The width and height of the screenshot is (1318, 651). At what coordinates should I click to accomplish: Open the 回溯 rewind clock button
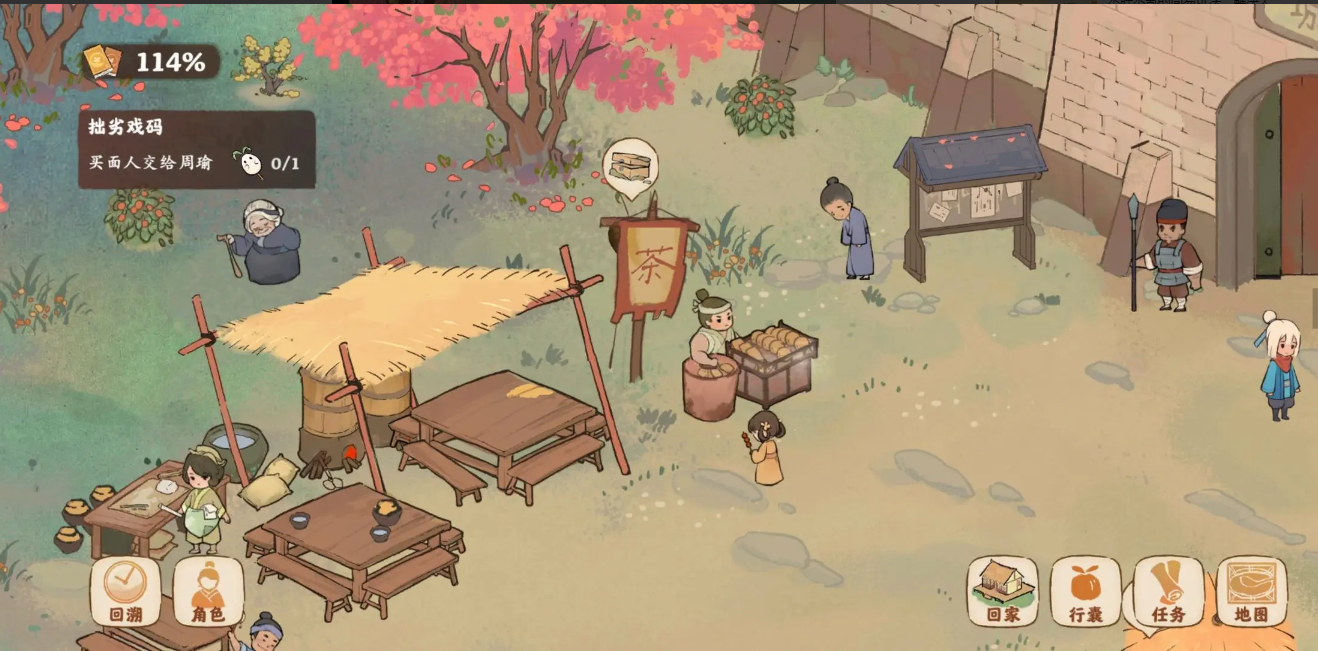[x=126, y=591]
